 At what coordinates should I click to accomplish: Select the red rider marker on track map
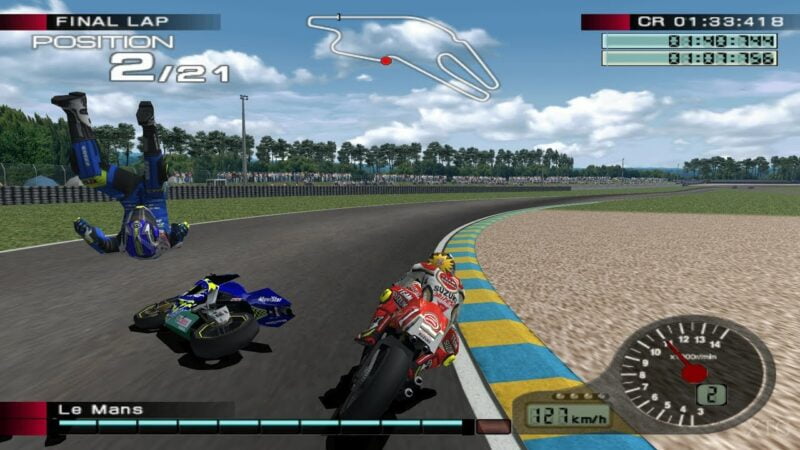[x=386, y=61]
